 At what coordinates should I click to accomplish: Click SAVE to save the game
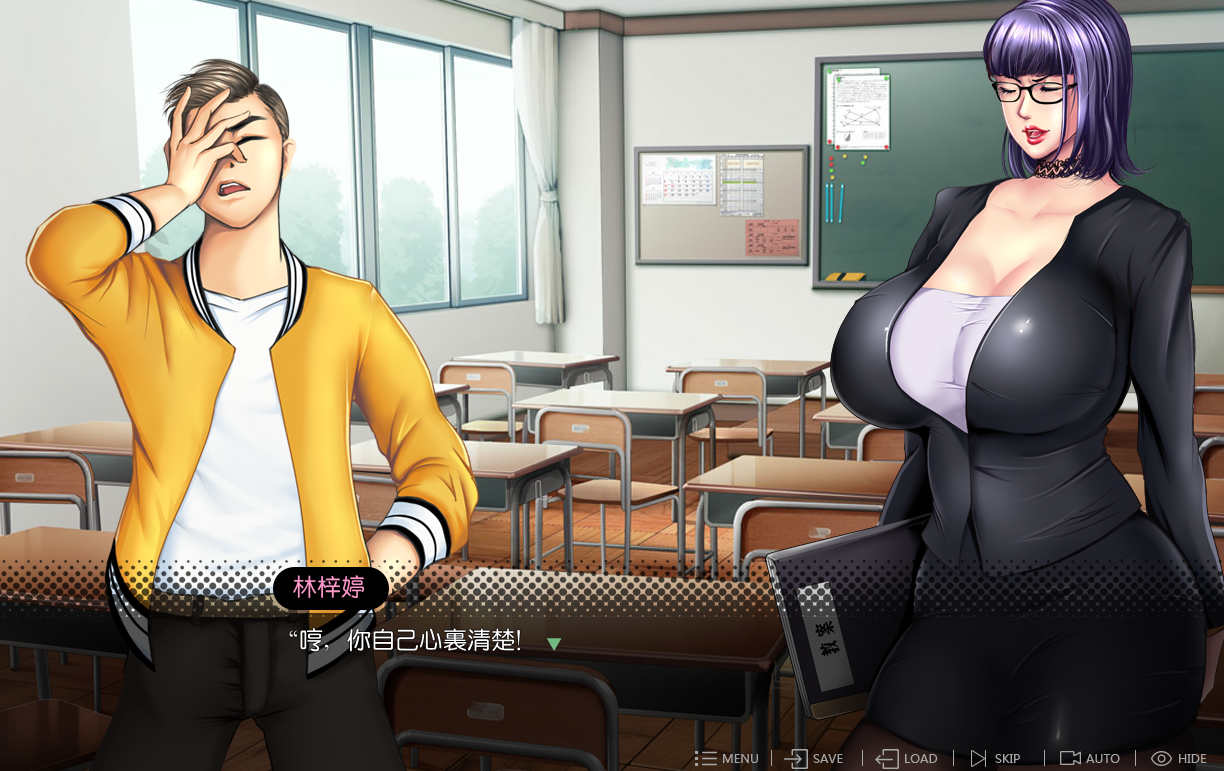coord(814,758)
